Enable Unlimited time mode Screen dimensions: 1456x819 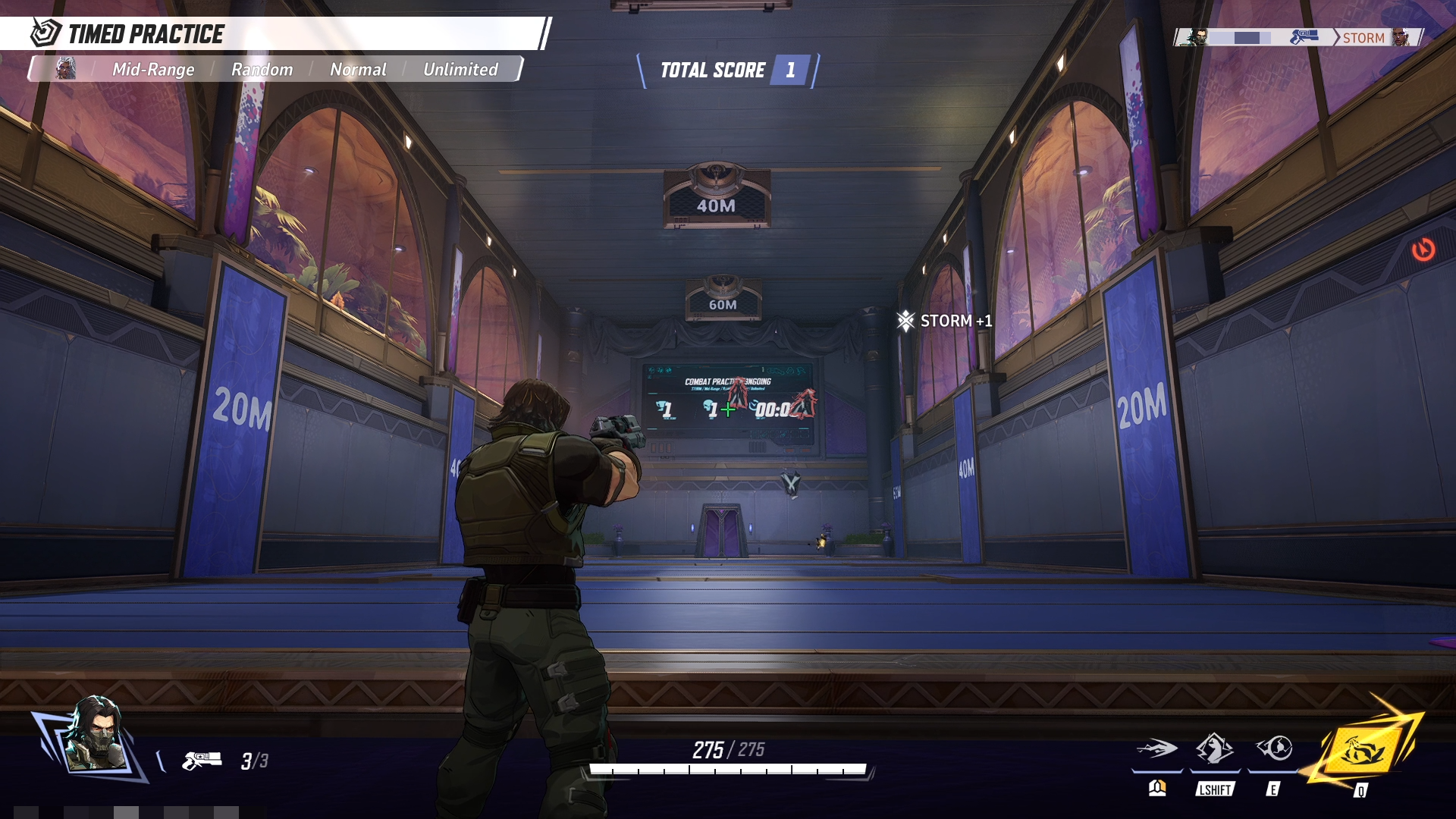point(460,70)
